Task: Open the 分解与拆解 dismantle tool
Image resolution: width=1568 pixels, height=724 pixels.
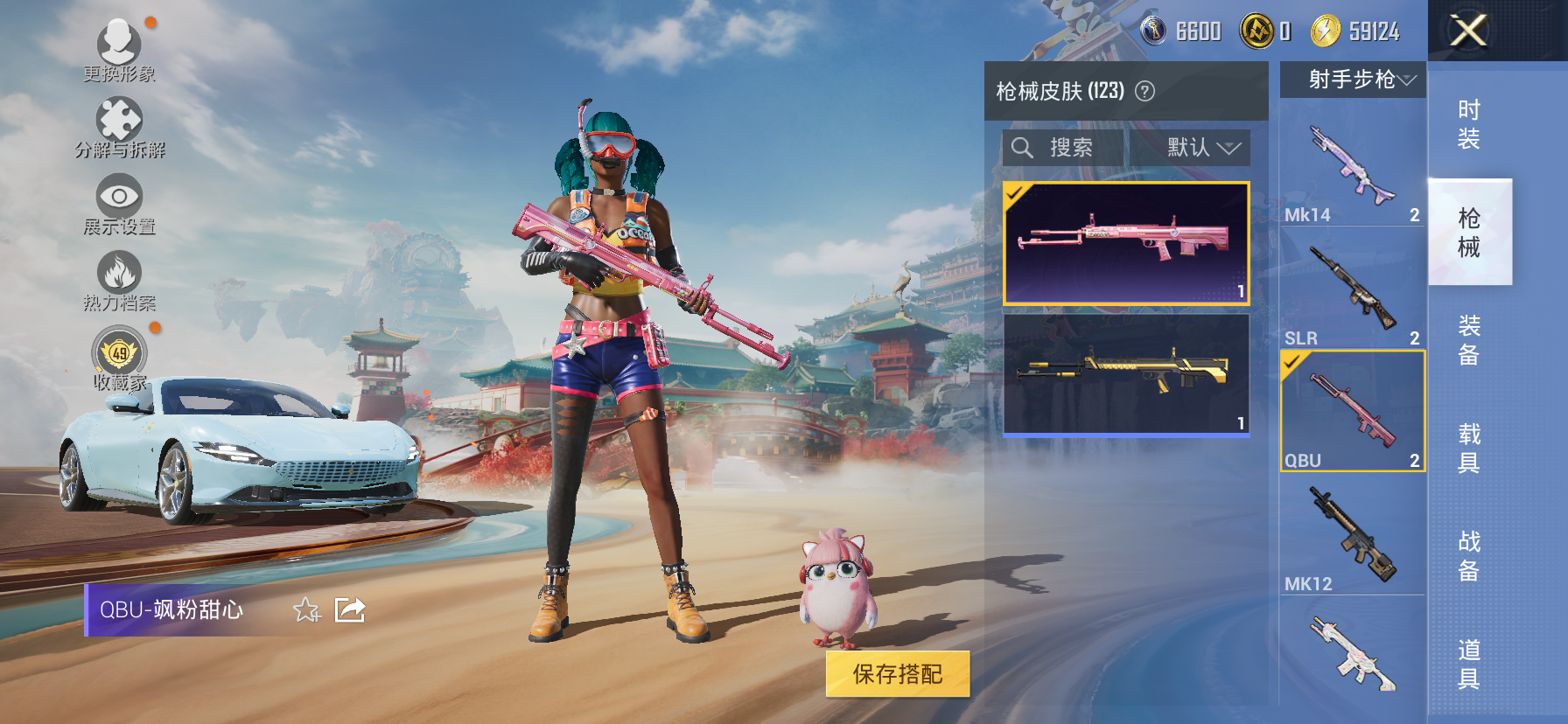Action: [121, 118]
